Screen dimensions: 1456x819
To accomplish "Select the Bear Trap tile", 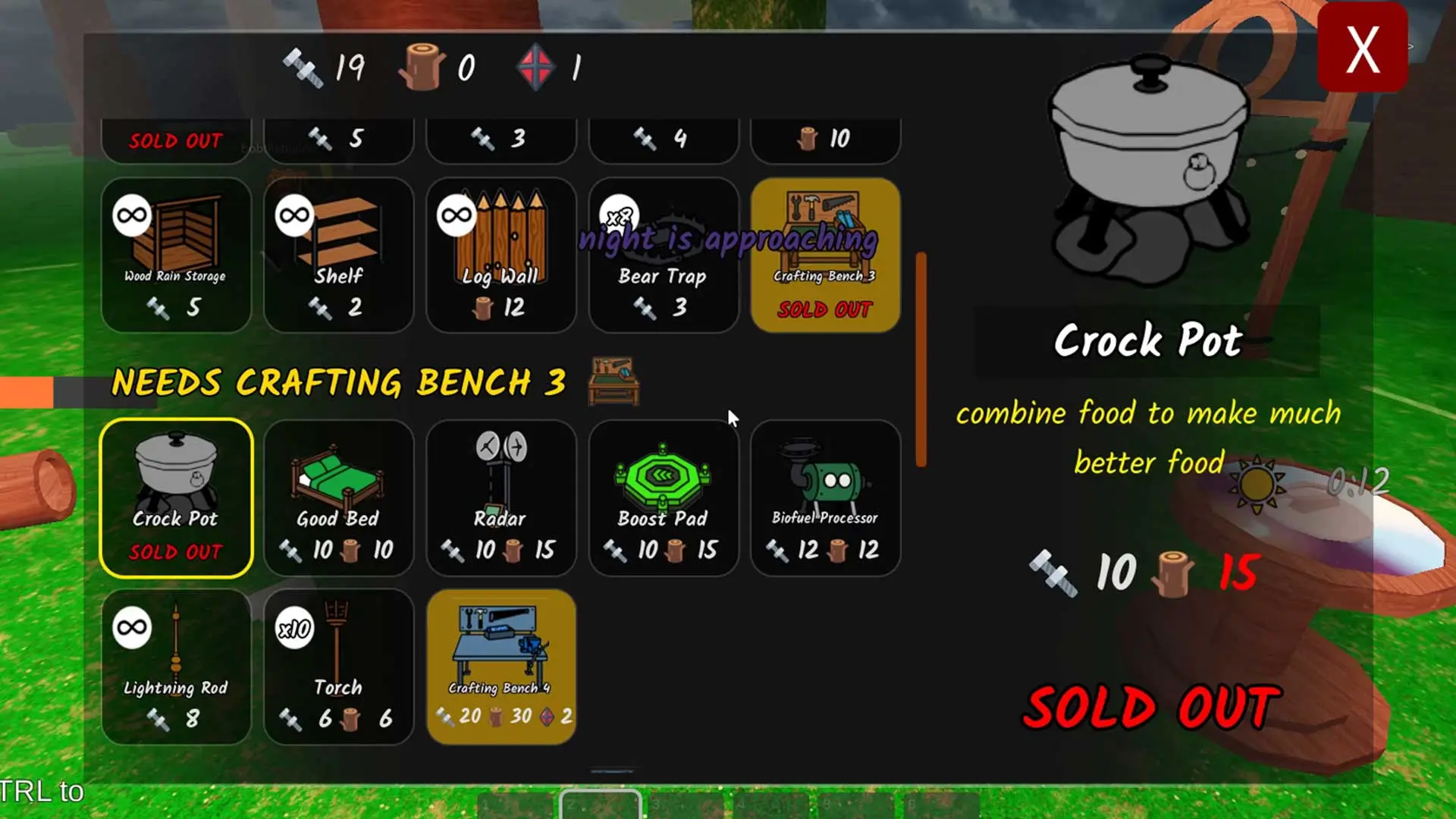I will click(x=663, y=255).
